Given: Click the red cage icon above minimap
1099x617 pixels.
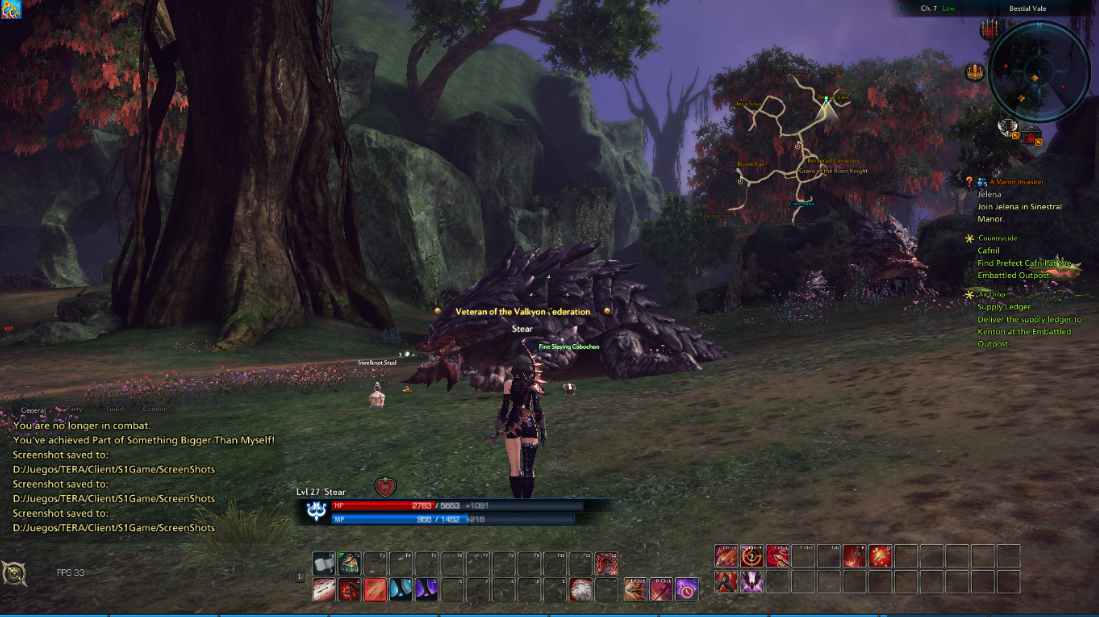Looking at the screenshot, I should point(991,28).
